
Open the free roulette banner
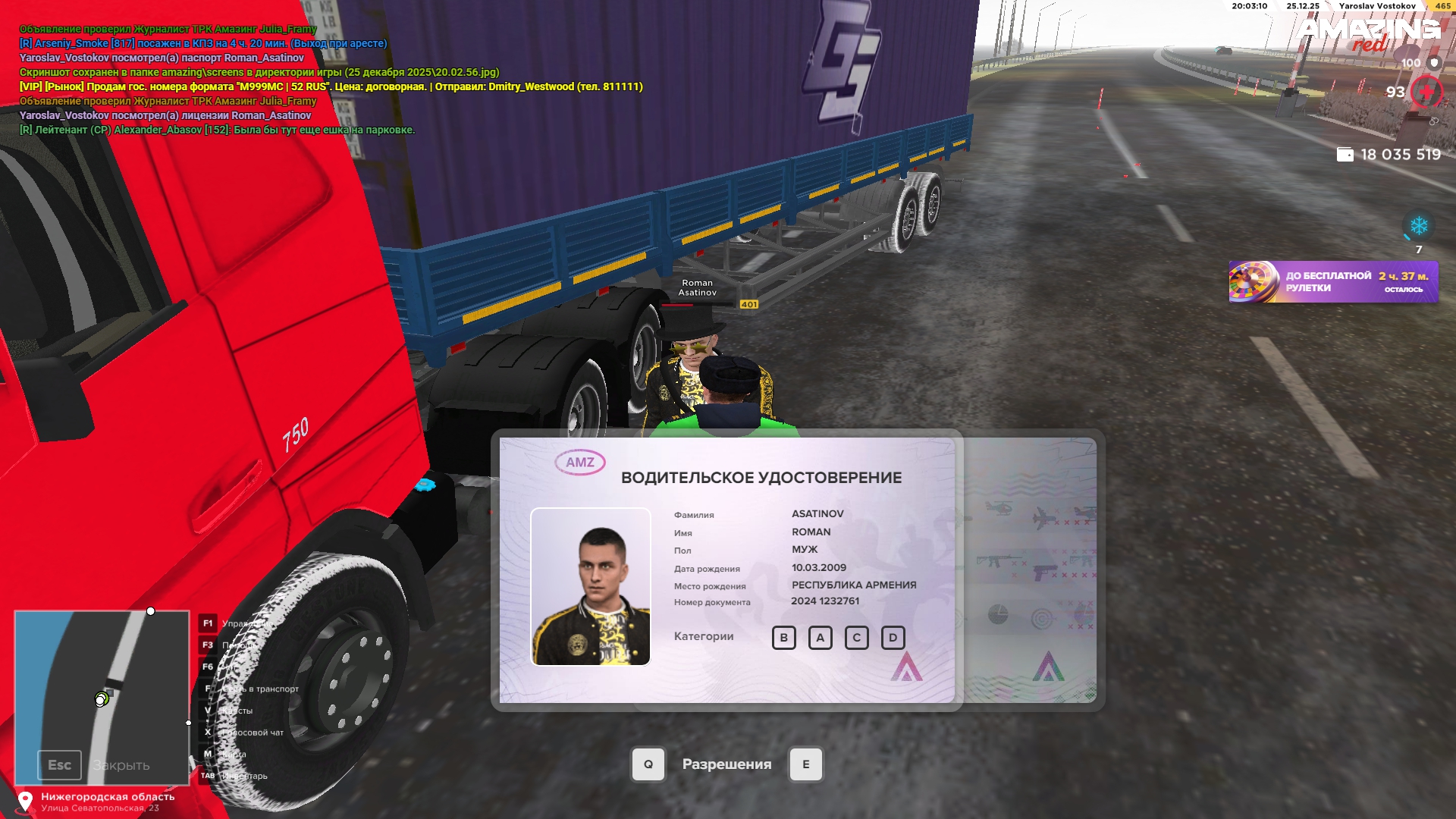(x=1333, y=282)
